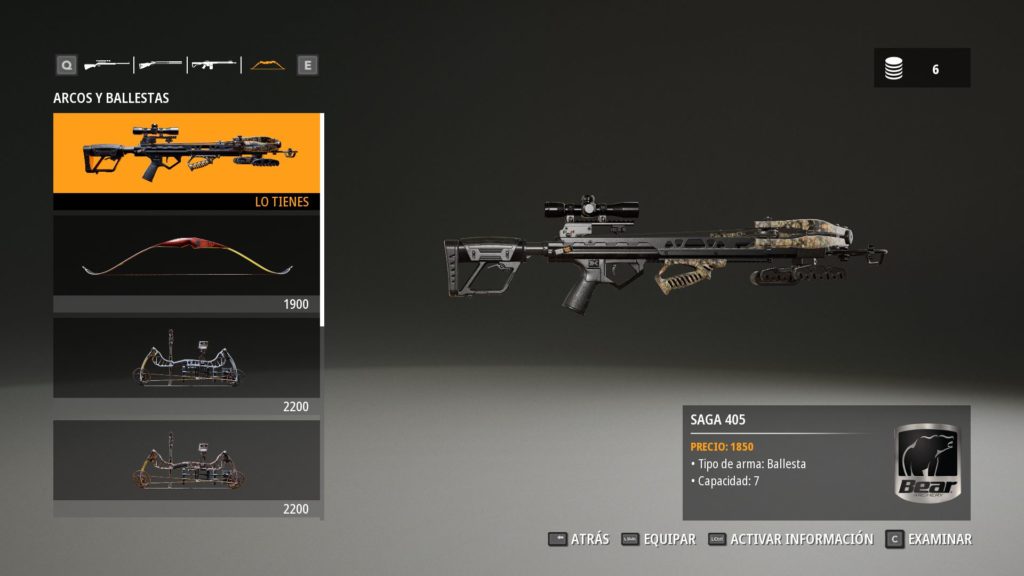Open the shotgun category tab
The image size is (1024, 576).
tap(160, 65)
